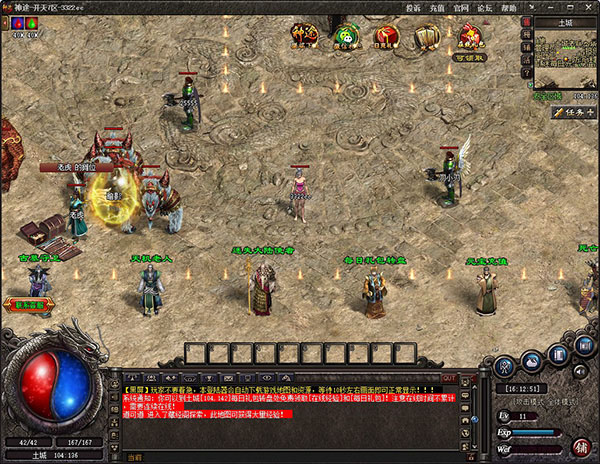
Task: Click the 投诉 complaint link
Action: [413, 7]
